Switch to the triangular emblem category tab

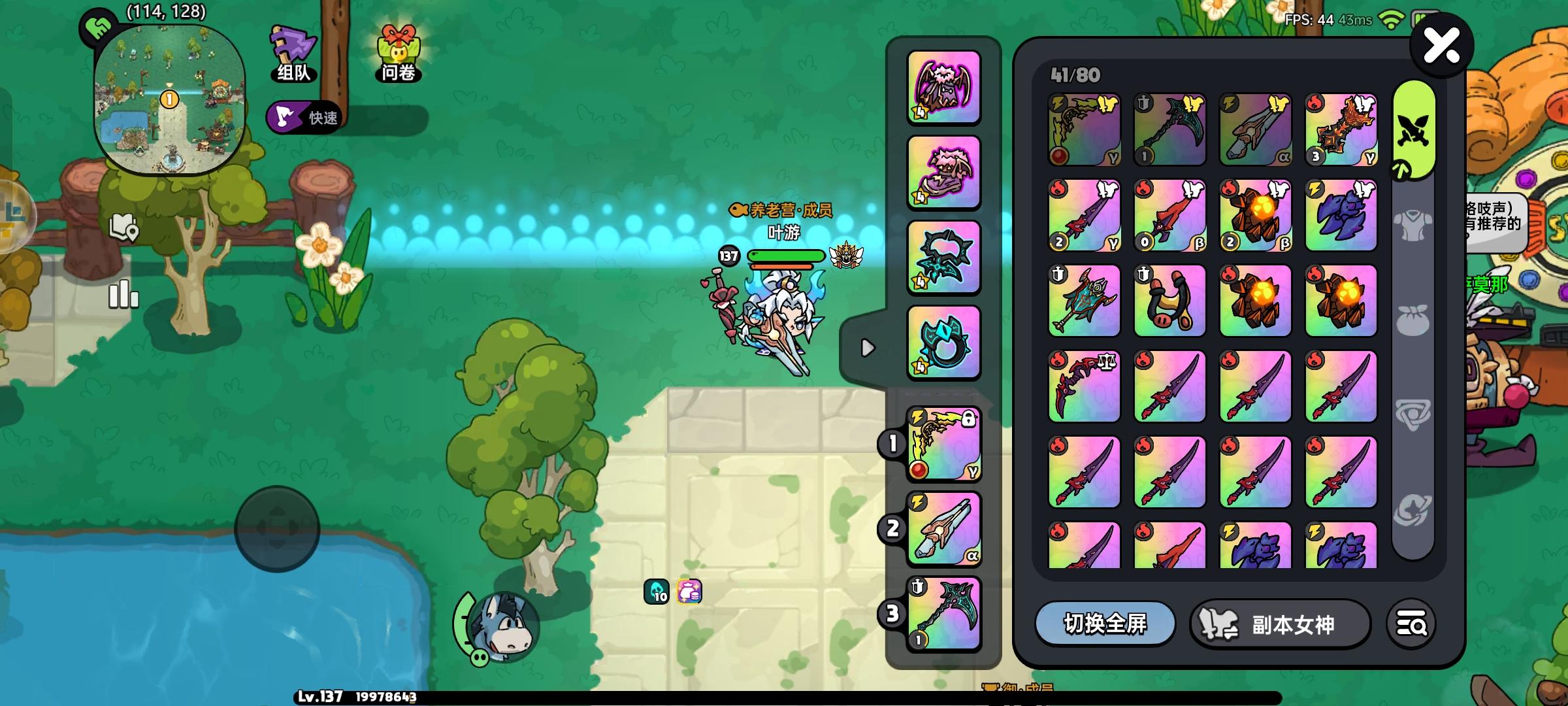coord(1413,412)
